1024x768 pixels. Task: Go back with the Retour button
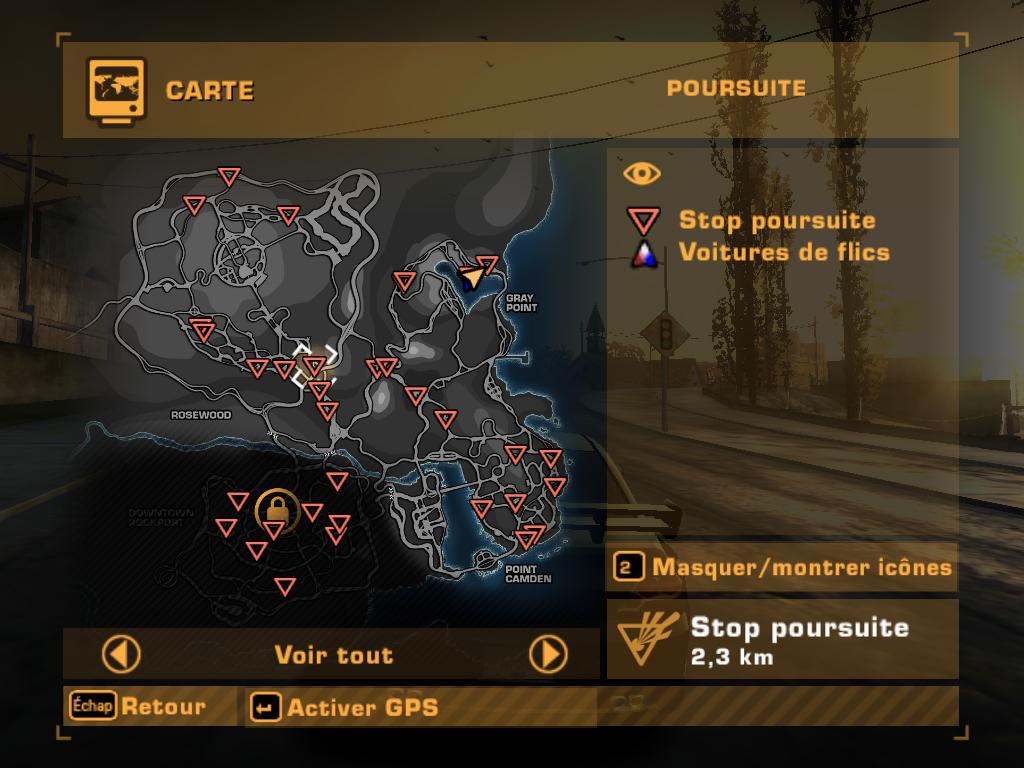[139, 707]
